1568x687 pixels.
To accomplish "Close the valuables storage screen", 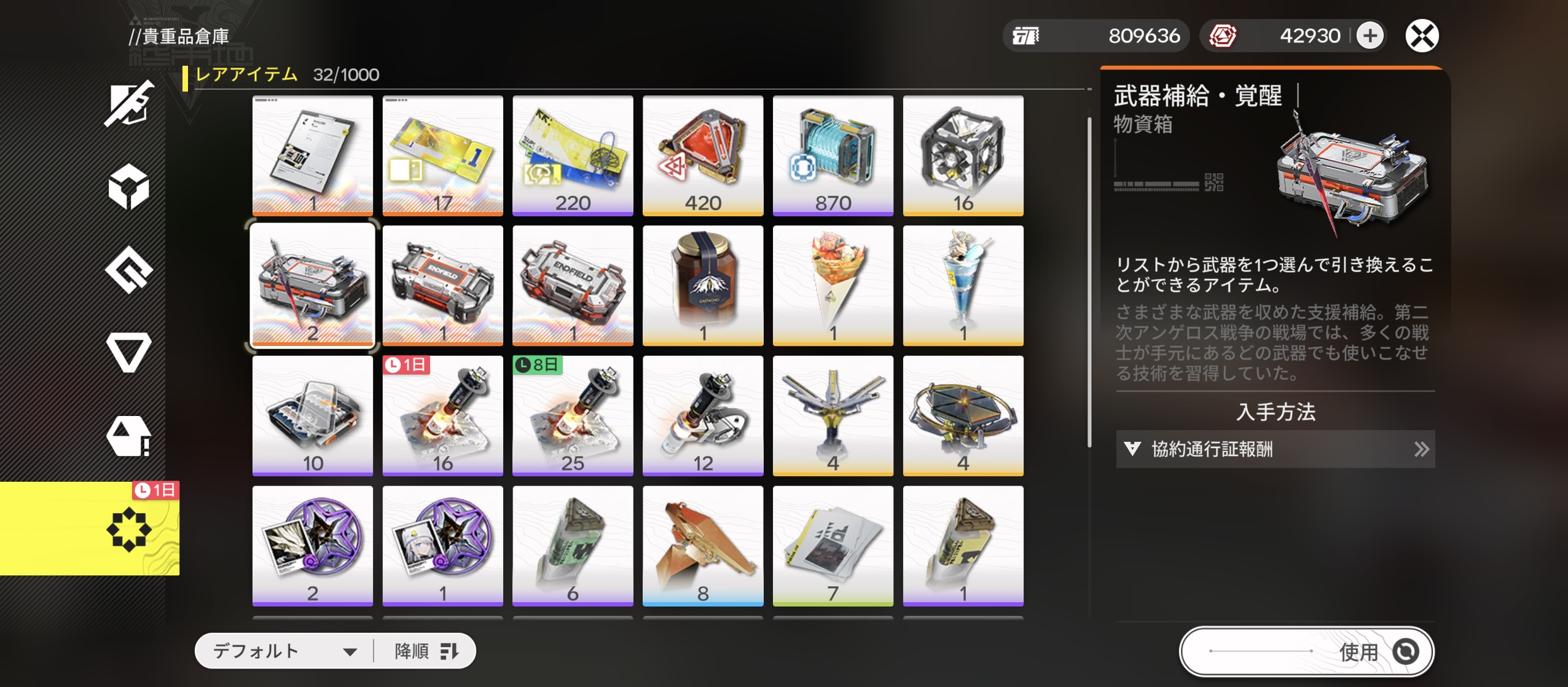I will [1422, 36].
